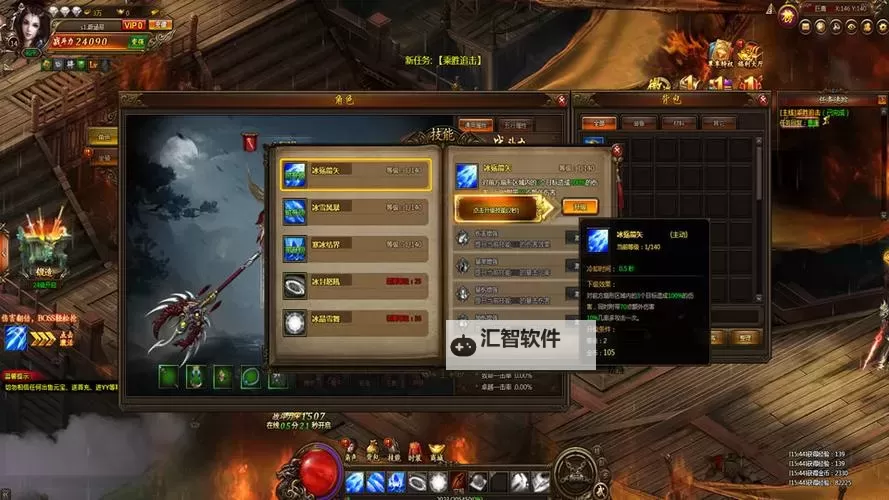Select the 冰殇箭矢 skill row
This screenshot has height=500, width=889.
pyautogui.click(x=355, y=173)
